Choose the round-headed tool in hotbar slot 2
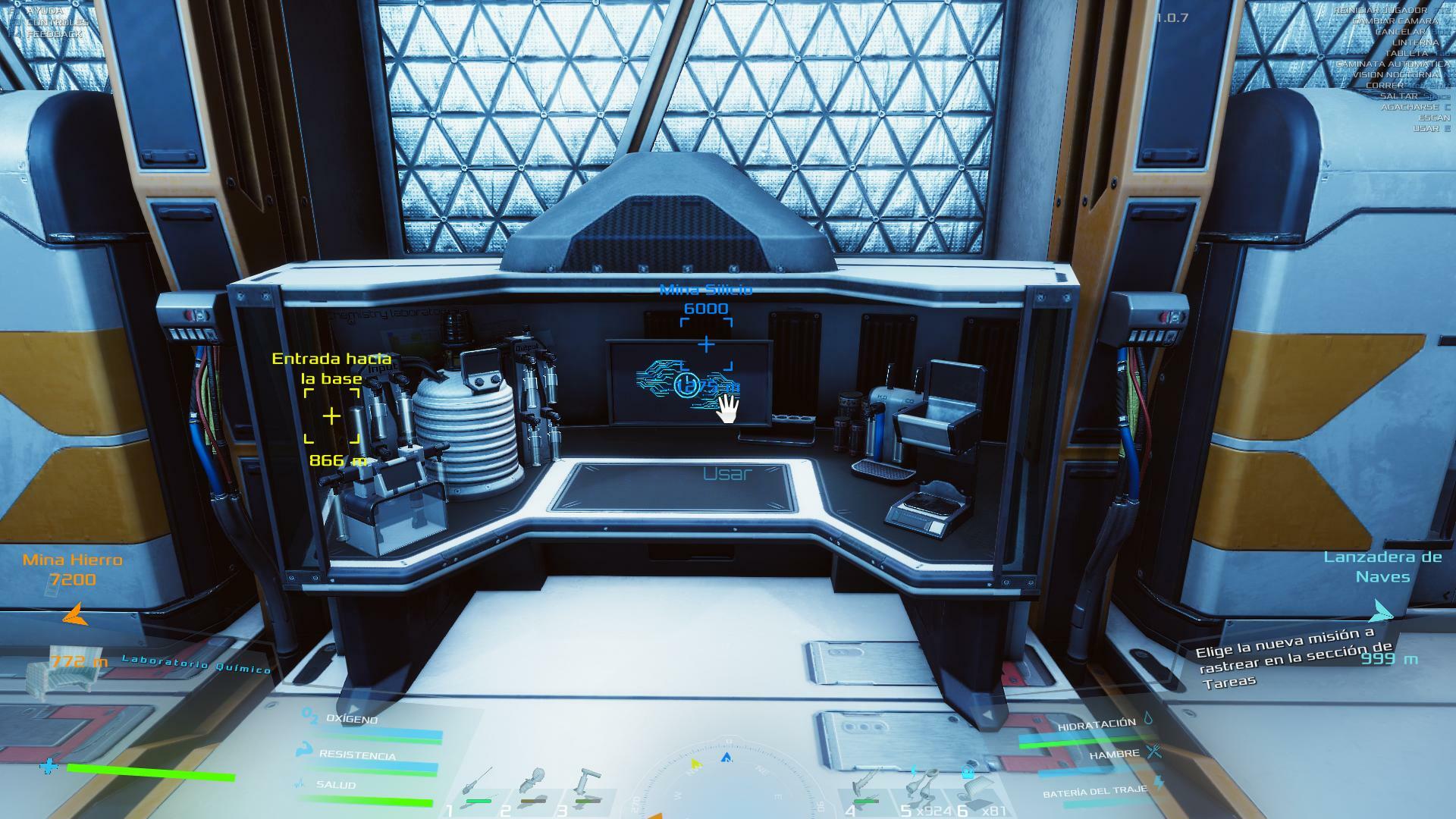This screenshot has height=819, width=1456. click(x=532, y=785)
